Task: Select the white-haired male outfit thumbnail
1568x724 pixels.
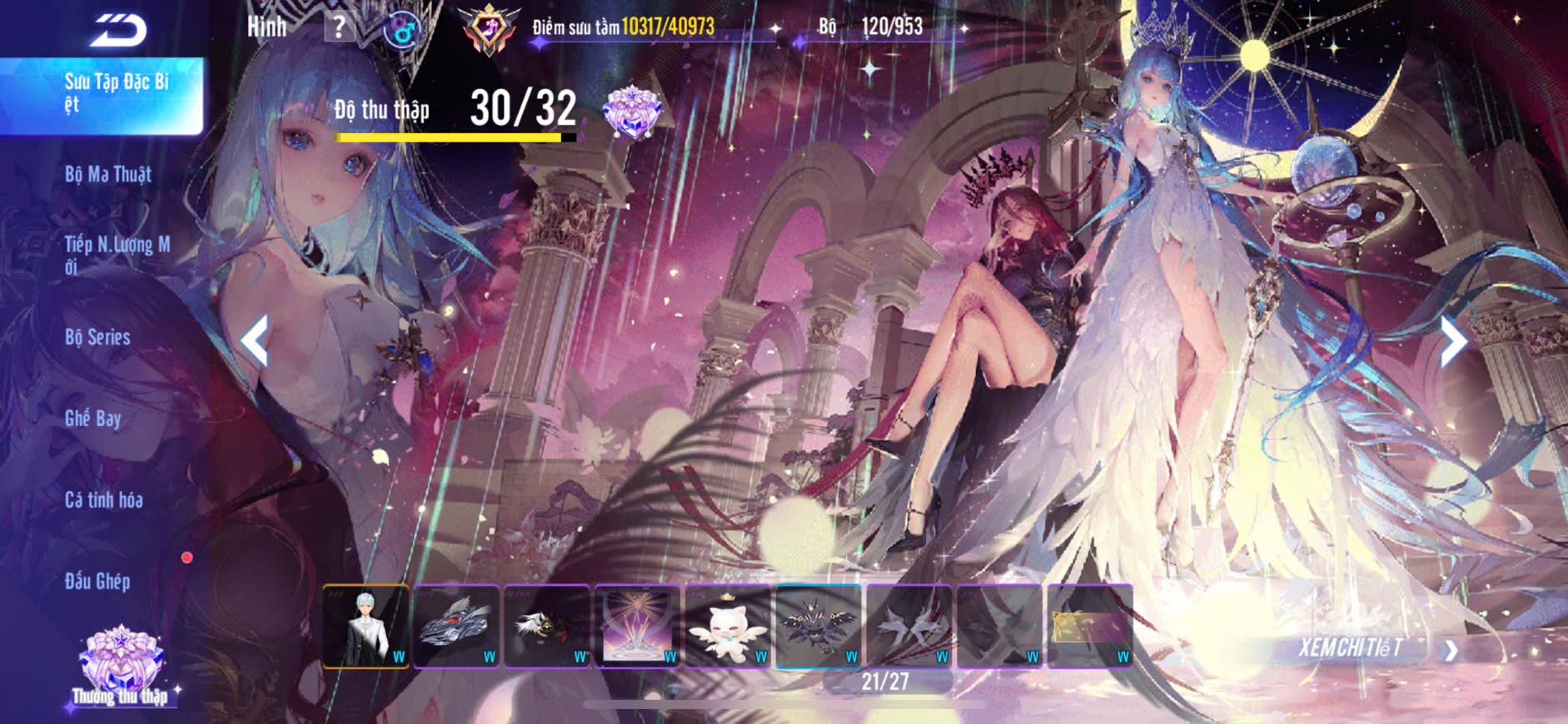Action: click(x=366, y=626)
